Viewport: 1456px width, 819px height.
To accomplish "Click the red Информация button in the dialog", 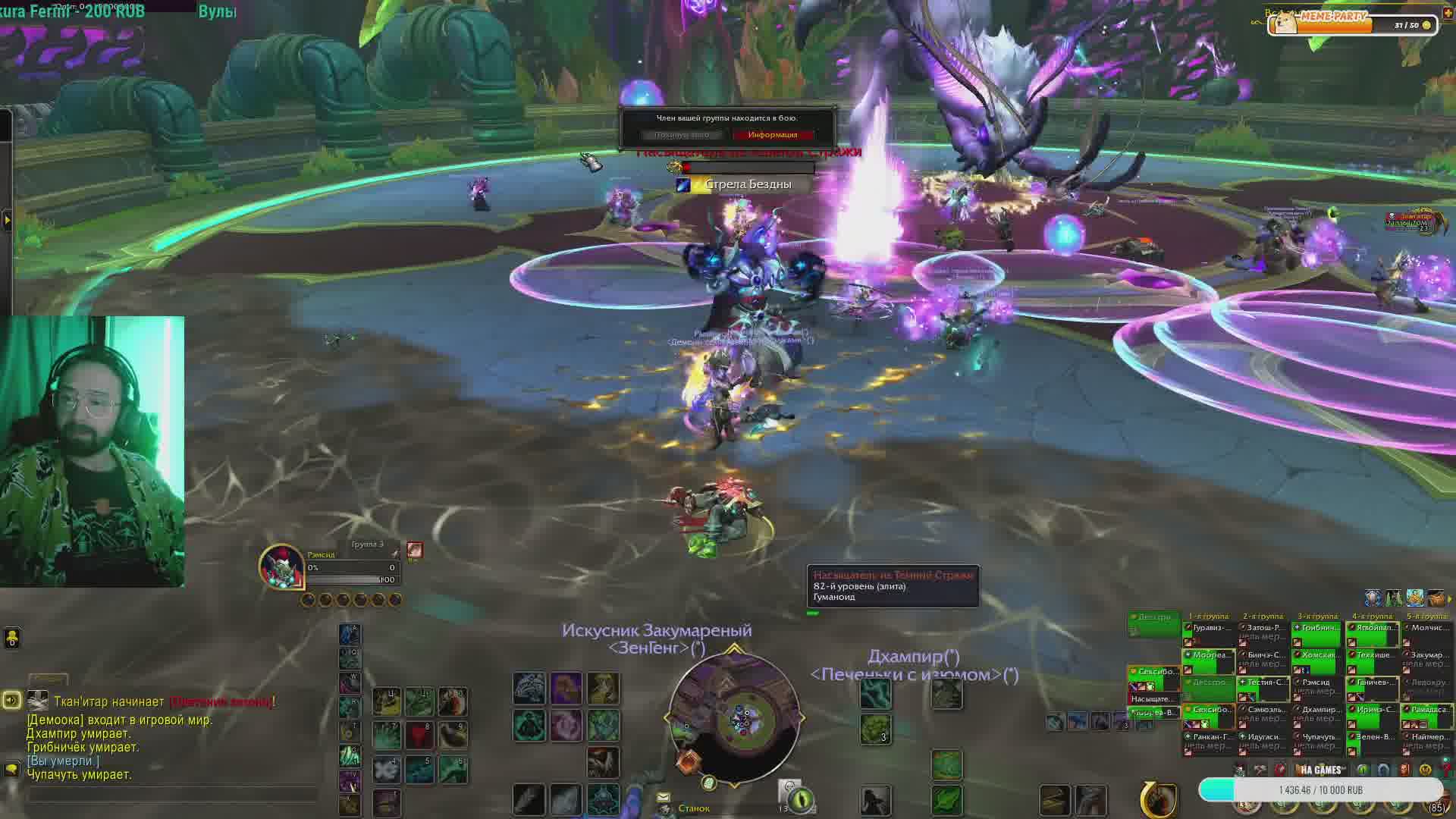I will pyautogui.click(x=772, y=135).
